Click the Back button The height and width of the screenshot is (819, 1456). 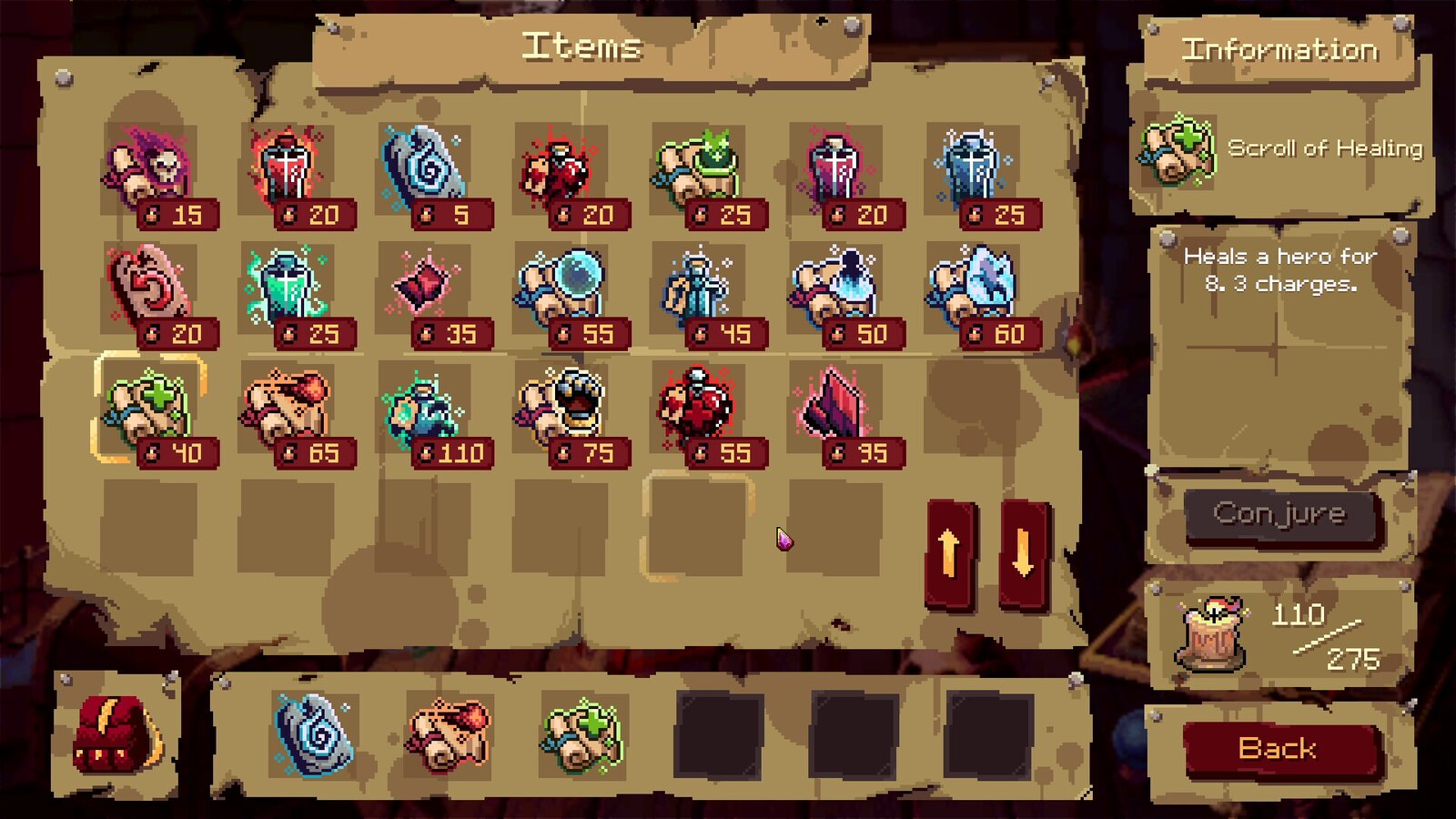click(1279, 749)
